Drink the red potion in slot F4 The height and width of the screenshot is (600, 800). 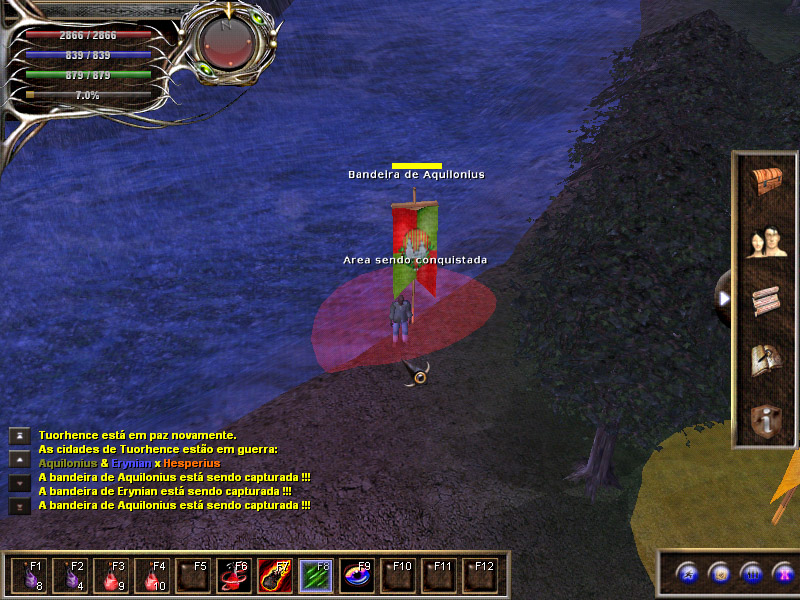[x=152, y=577]
